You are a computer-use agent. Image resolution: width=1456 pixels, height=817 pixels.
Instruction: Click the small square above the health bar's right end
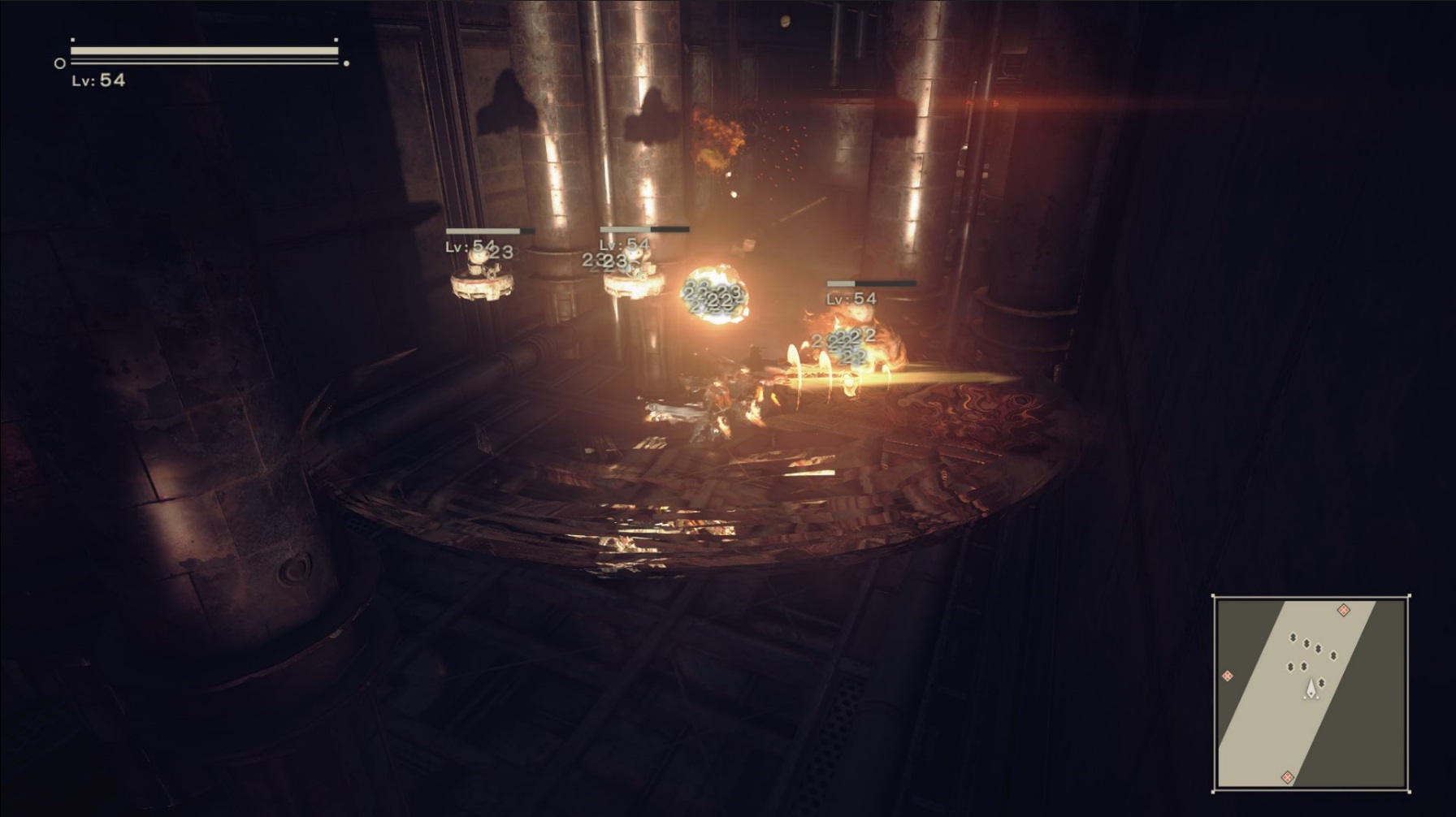336,41
